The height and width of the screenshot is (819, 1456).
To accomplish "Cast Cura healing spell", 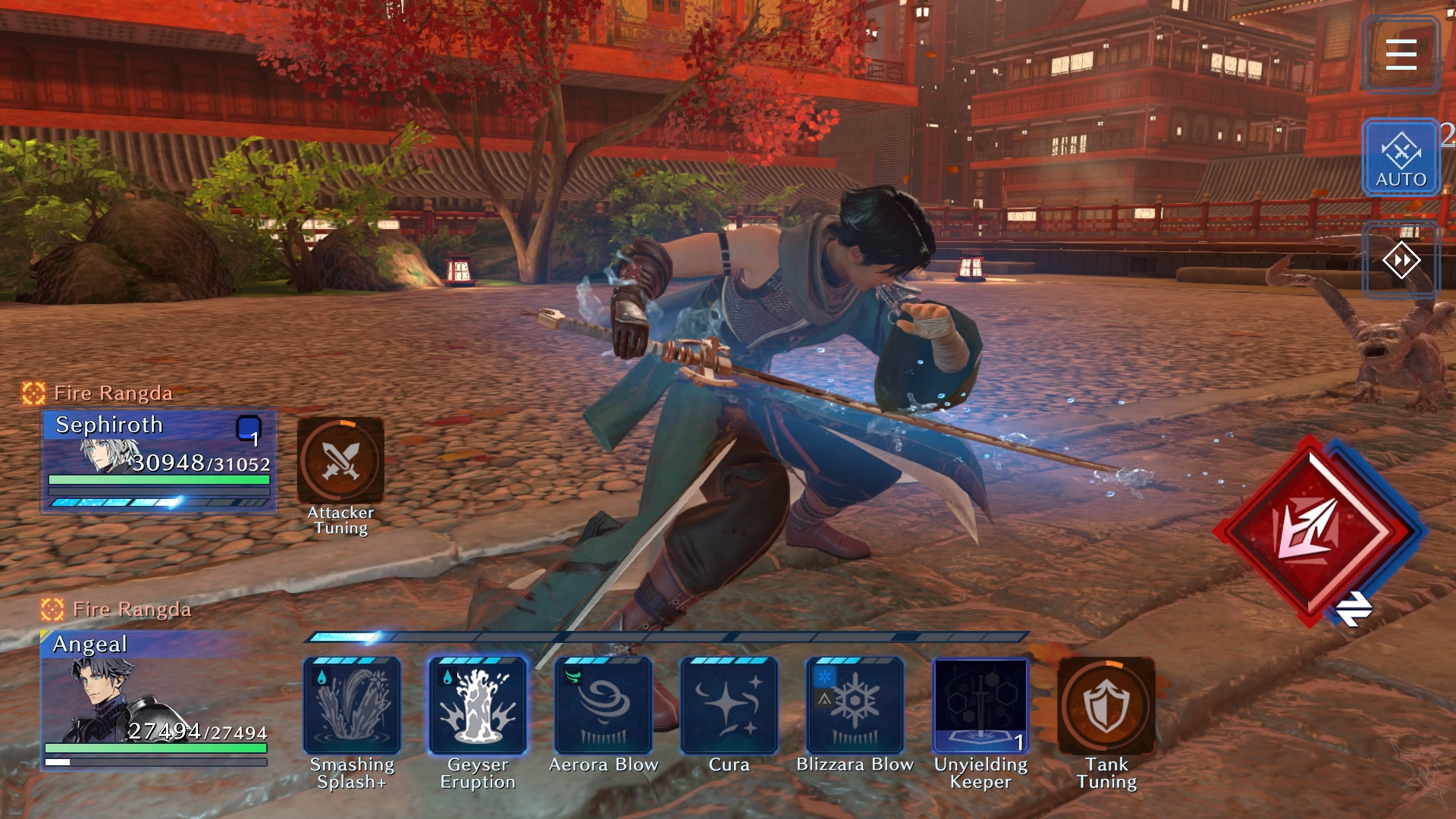I will click(729, 706).
